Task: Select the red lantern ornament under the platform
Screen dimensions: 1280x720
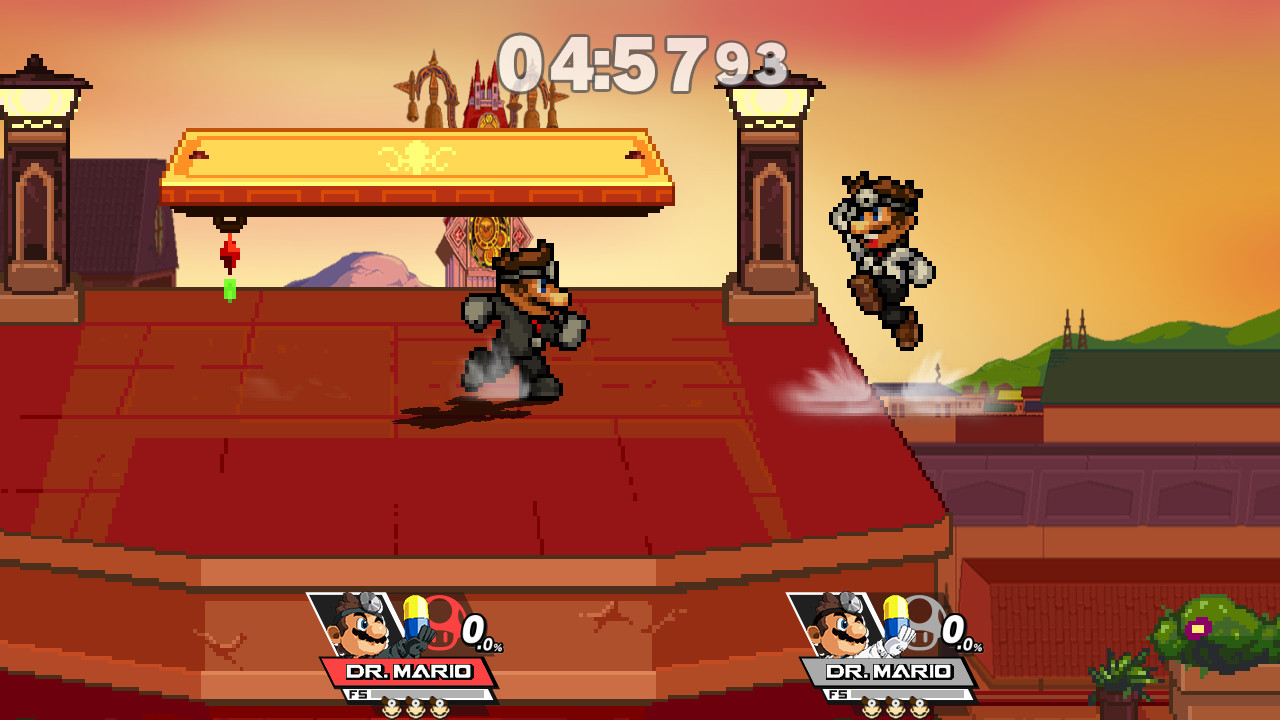Action: (231, 253)
